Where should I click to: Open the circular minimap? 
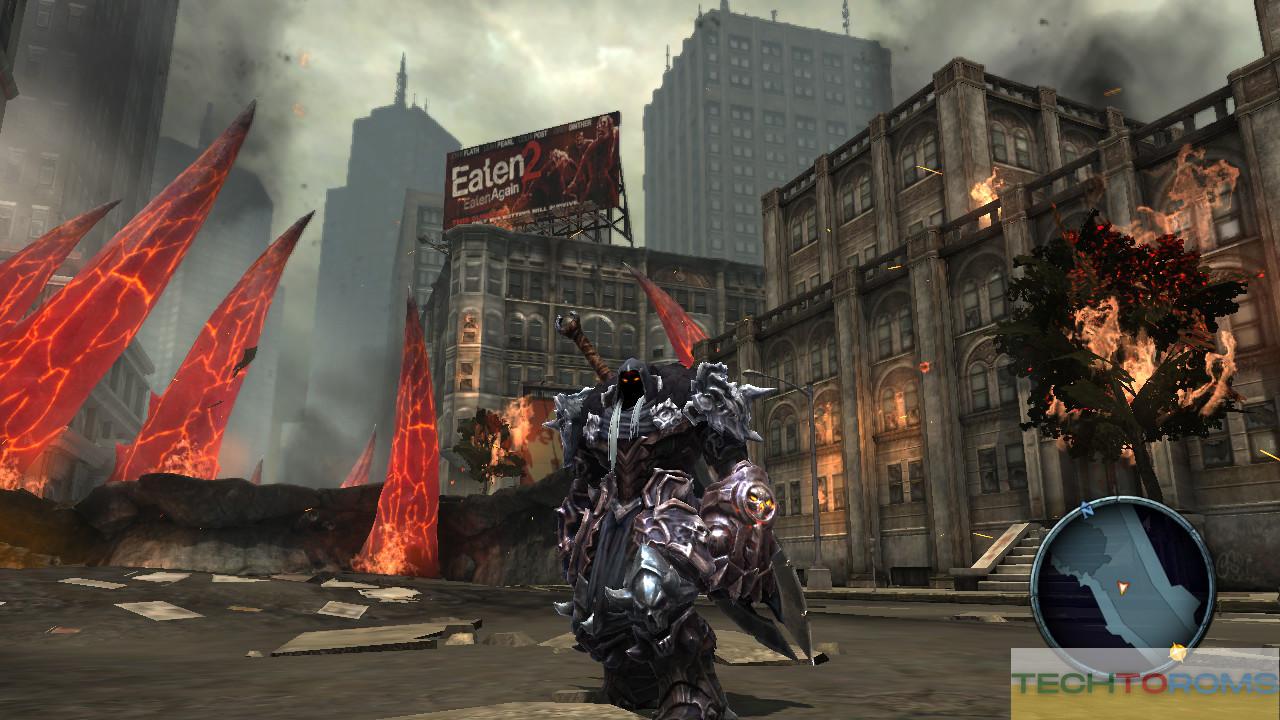tap(1122, 585)
